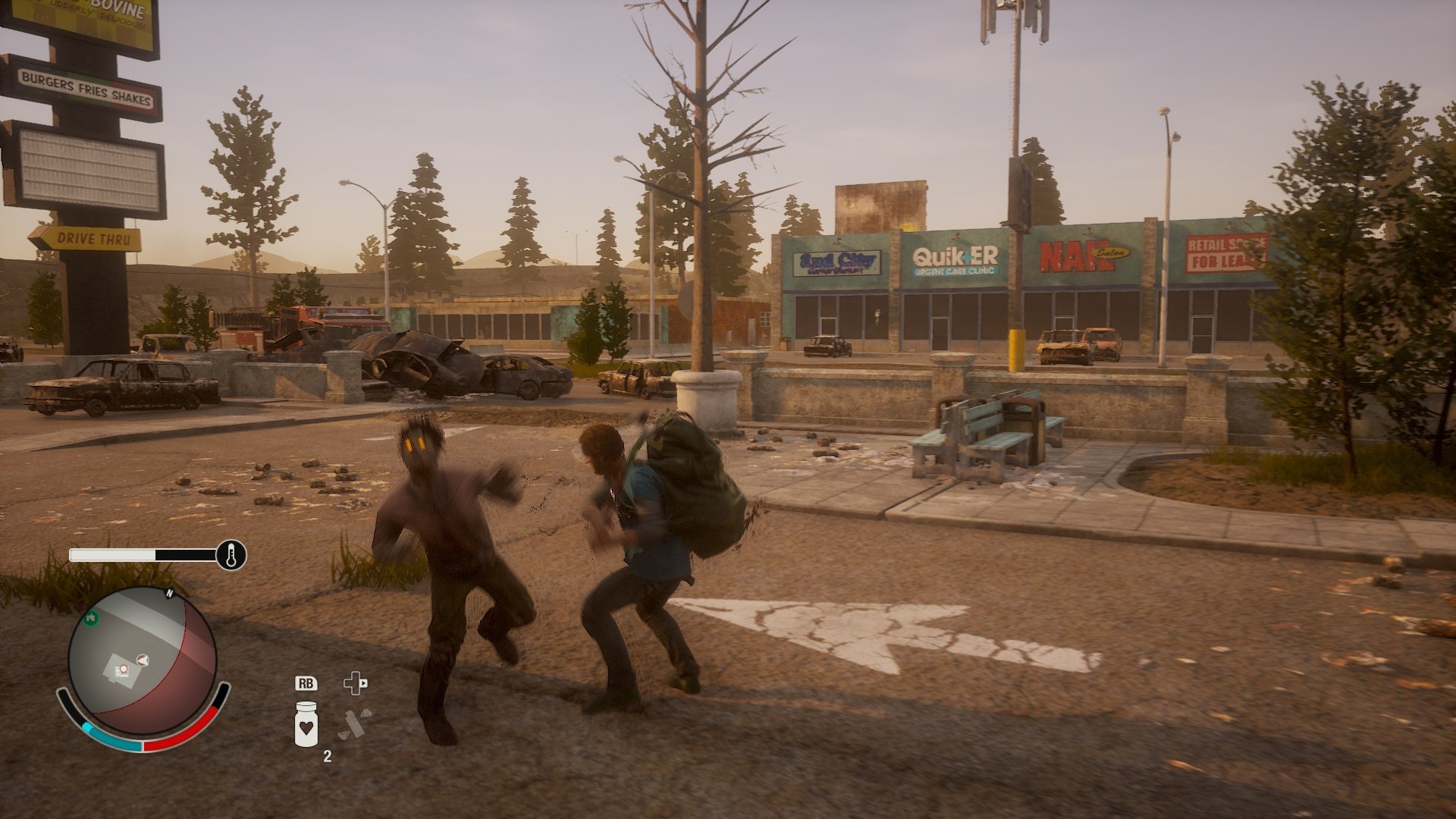The width and height of the screenshot is (1456, 819).
Task: Click the thermometer icon on the status bar
Action: (x=231, y=554)
